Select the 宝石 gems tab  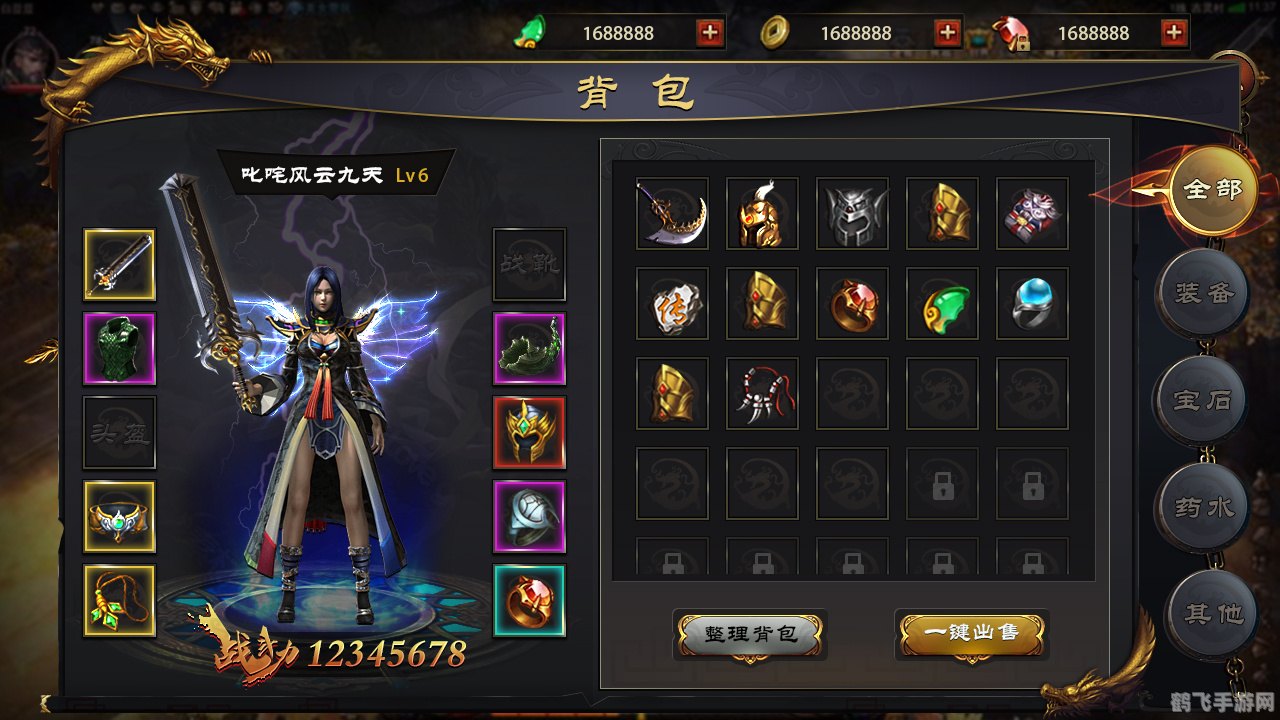pyautogui.click(x=1202, y=401)
